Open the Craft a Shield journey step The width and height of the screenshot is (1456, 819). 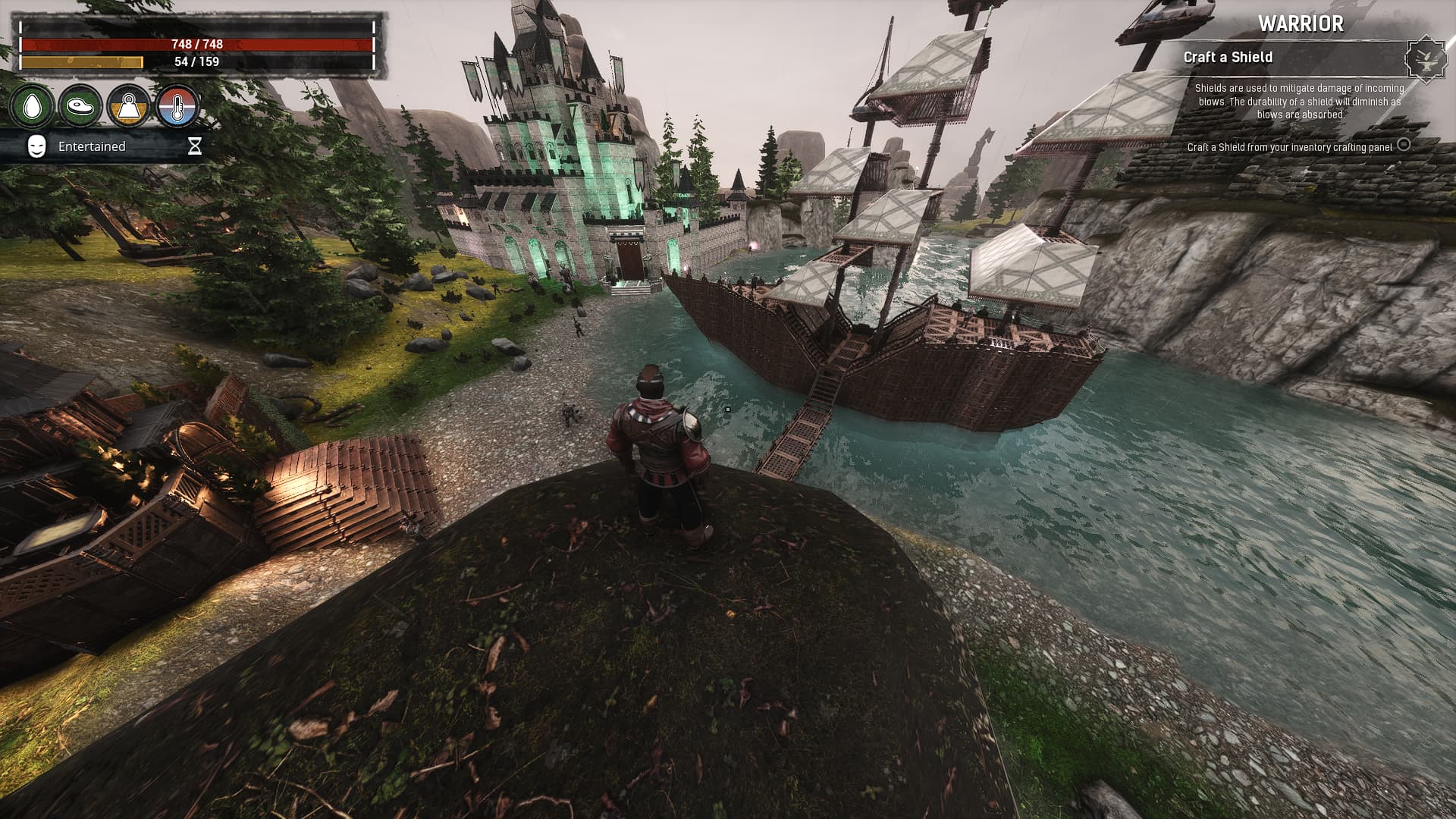pos(1228,58)
